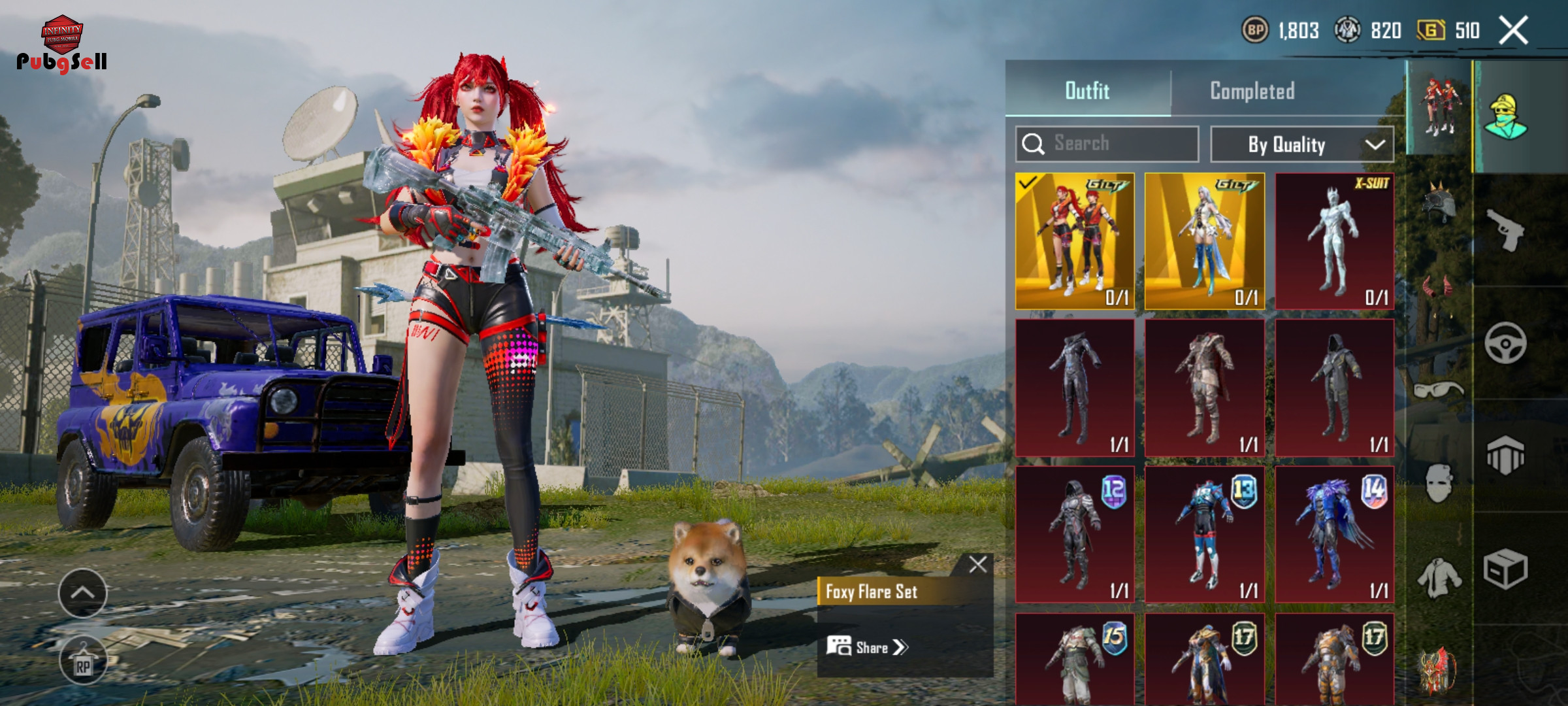This screenshot has height=706, width=1568.
Task: Select the blue outfit with 14 badge
Action: click(1334, 534)
